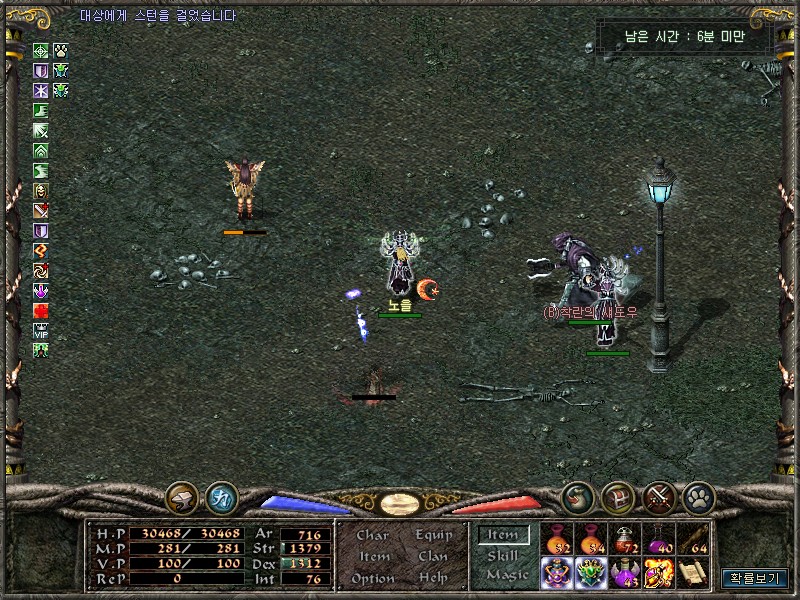This screenshot has height=600, width=800.
Task: Select the scroll item in the quickslot
Action: click(693, 572)
